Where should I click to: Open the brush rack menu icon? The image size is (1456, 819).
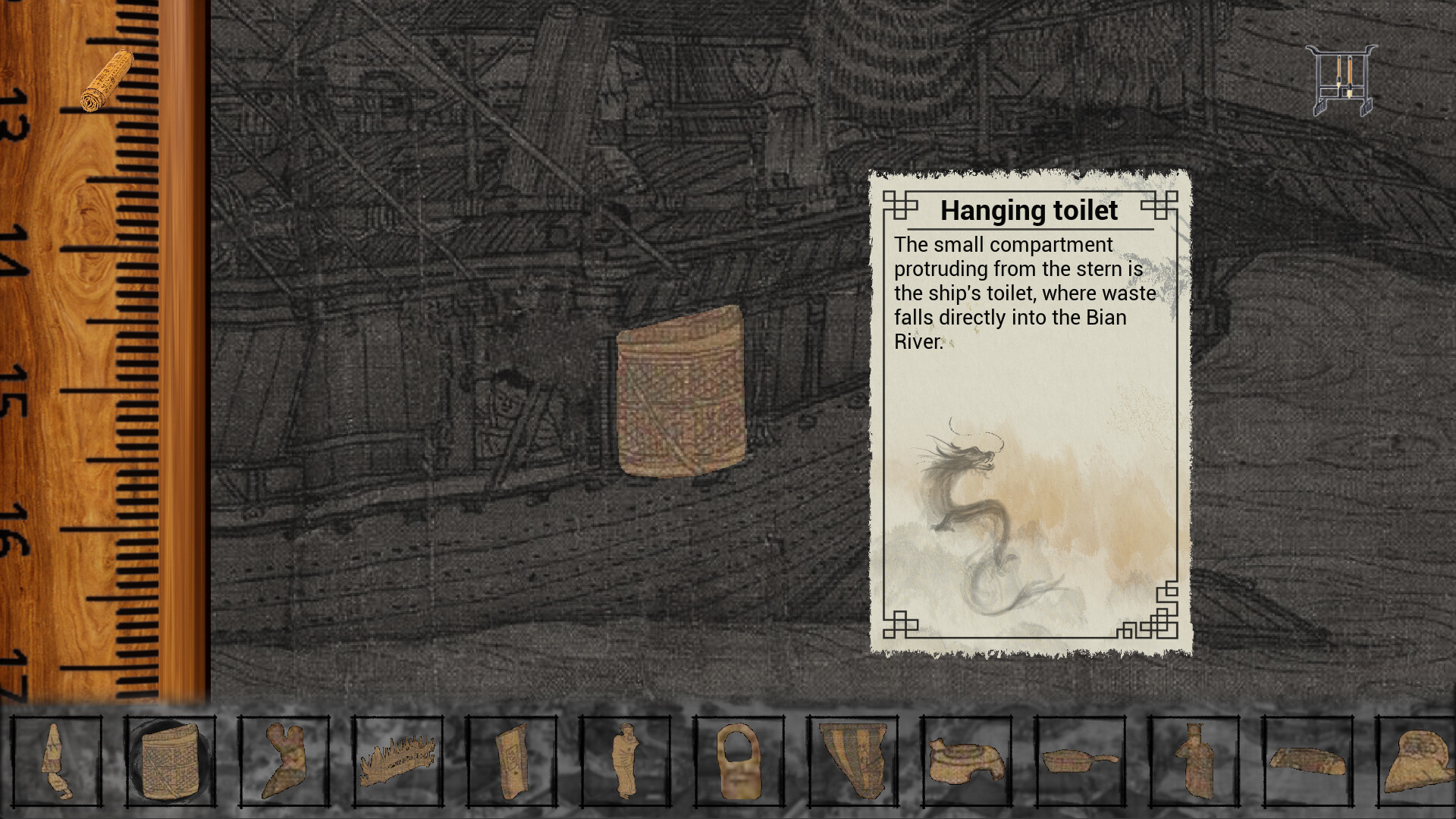[x=1341, y=80]
